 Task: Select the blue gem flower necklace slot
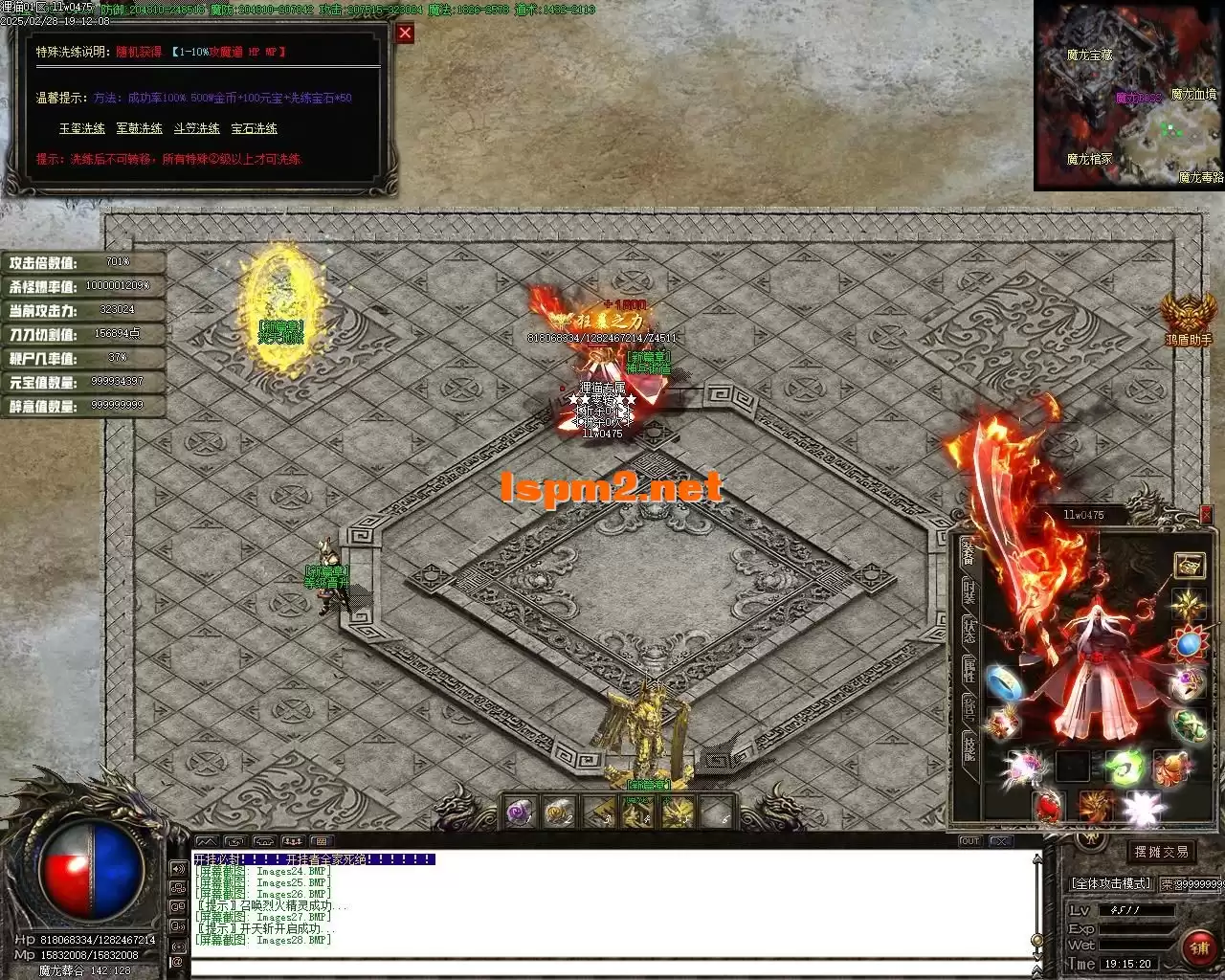1189,643
